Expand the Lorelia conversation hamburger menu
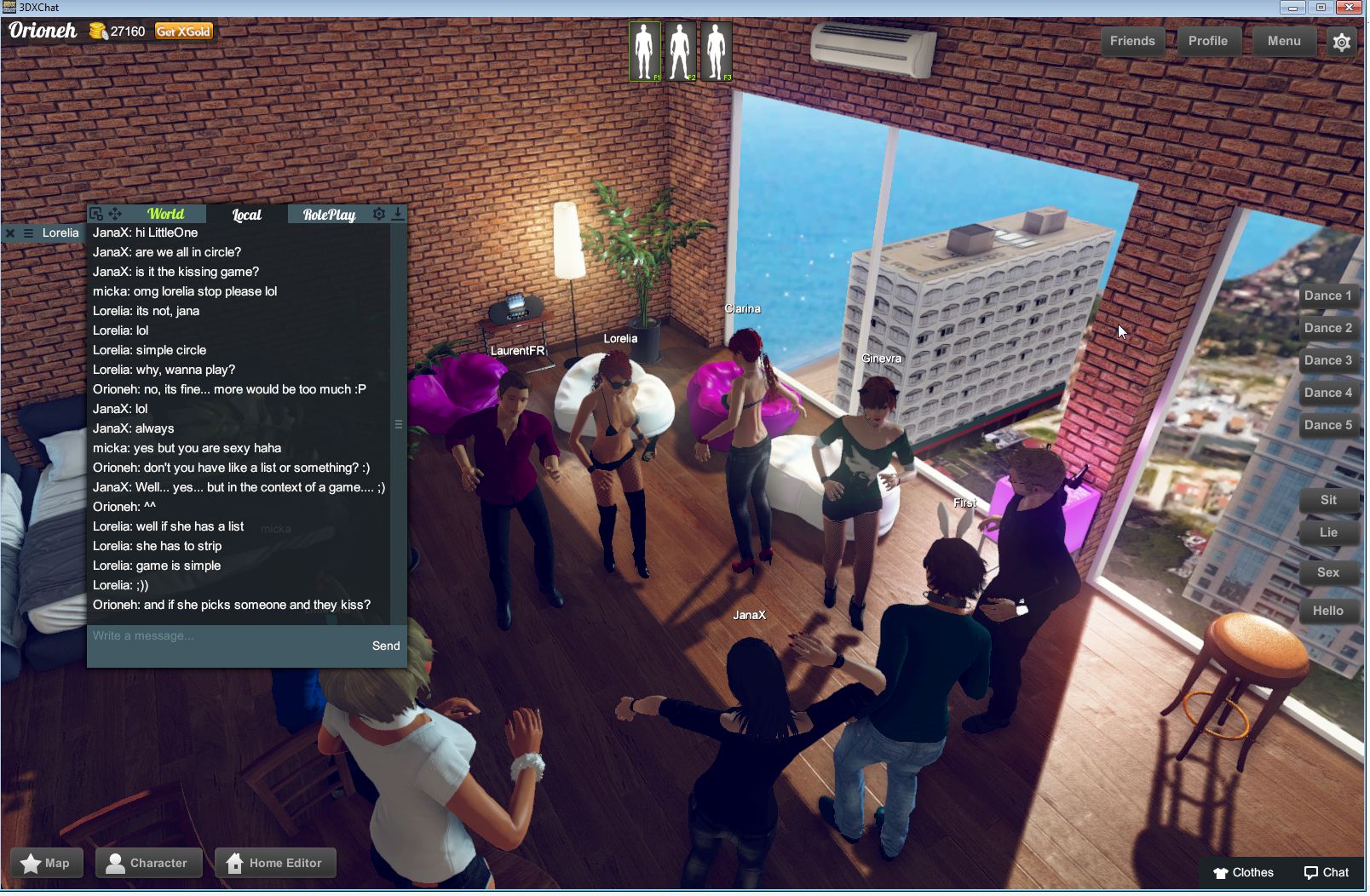The height and width of the screenshot is (896, 1370). pos(28,233)
